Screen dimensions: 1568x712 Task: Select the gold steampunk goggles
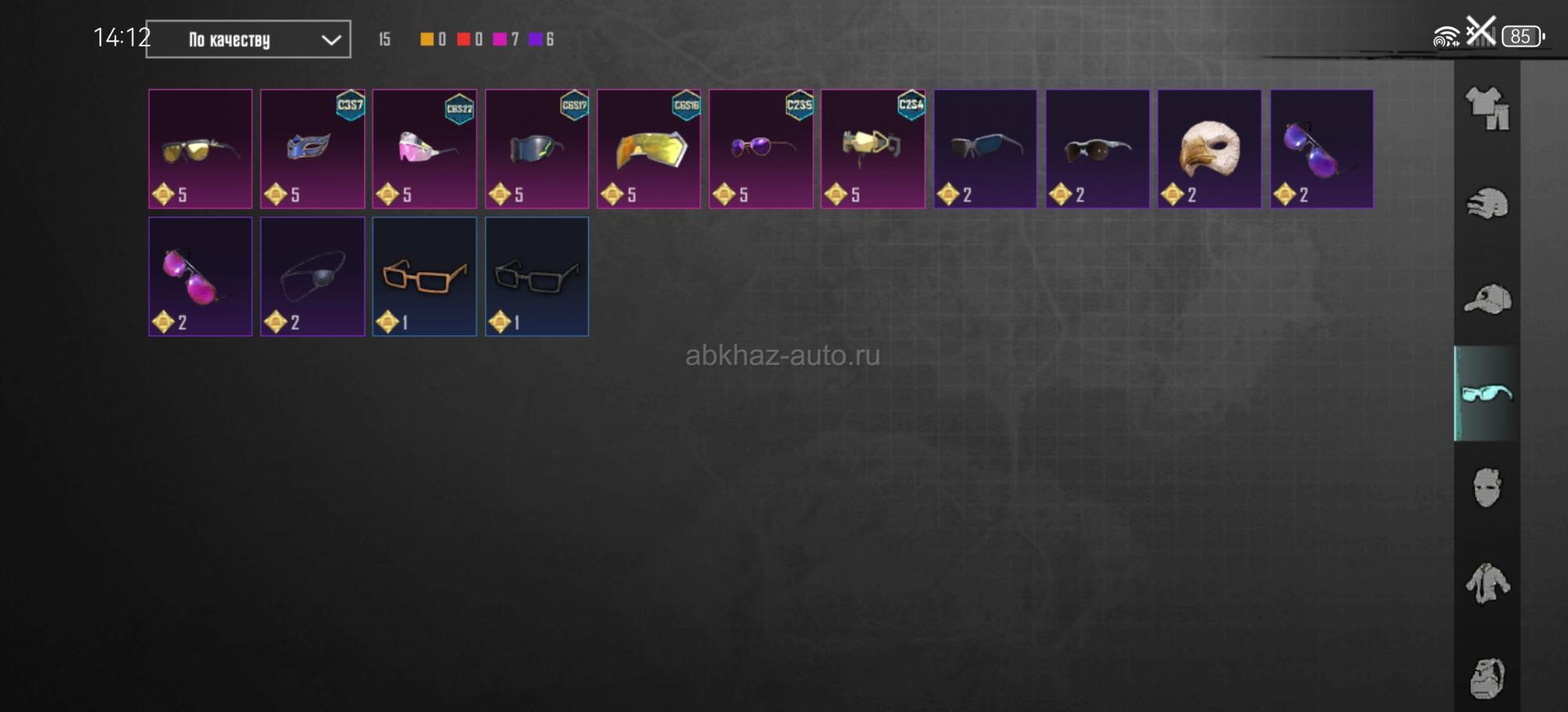click(872, 149)
